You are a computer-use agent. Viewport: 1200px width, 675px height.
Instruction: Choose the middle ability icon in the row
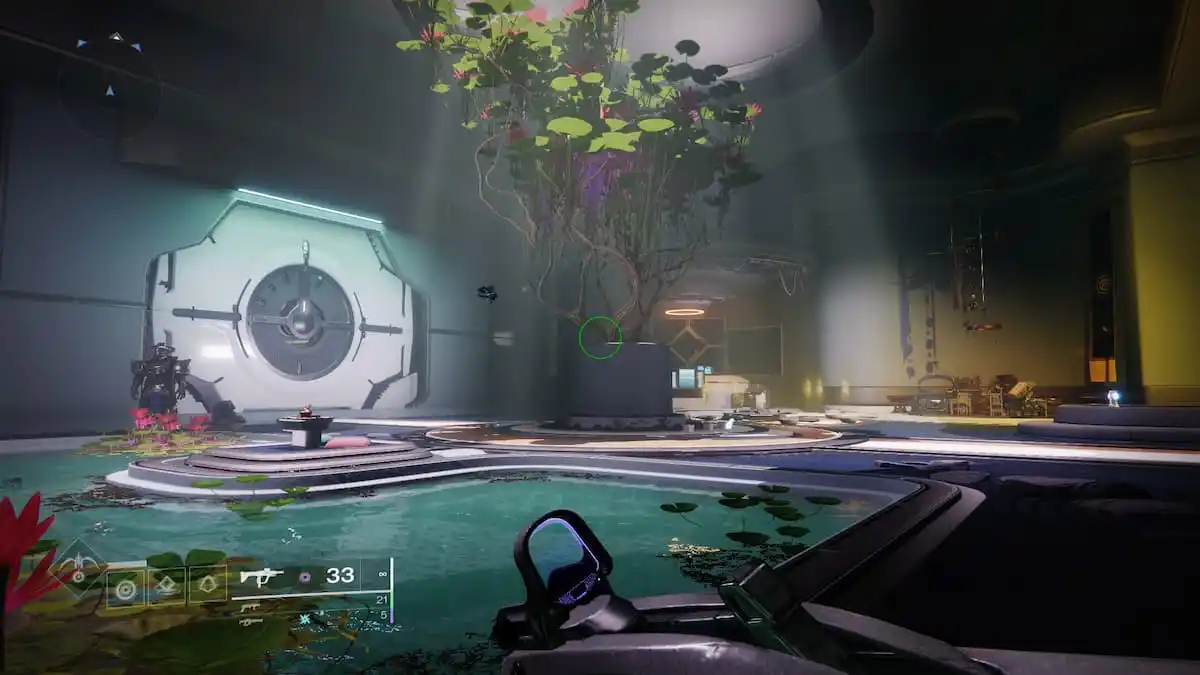[167, 586]
